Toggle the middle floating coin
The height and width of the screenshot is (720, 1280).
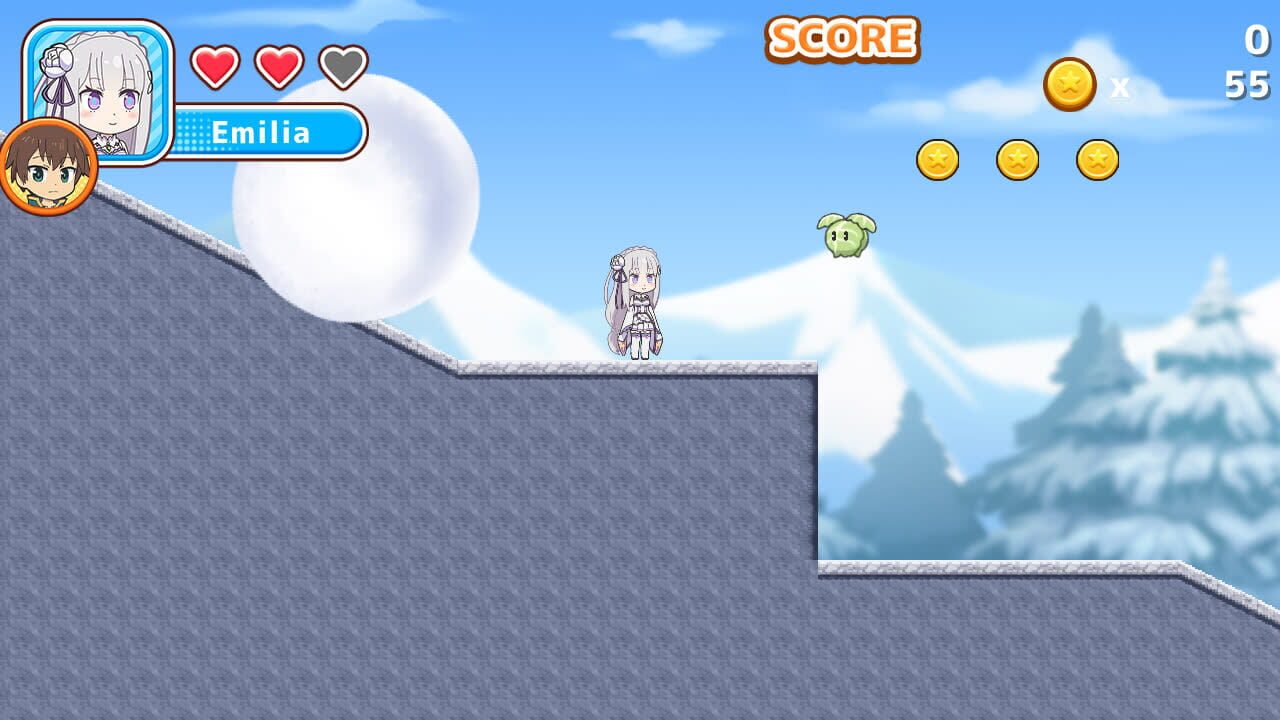click(1018, 158)
